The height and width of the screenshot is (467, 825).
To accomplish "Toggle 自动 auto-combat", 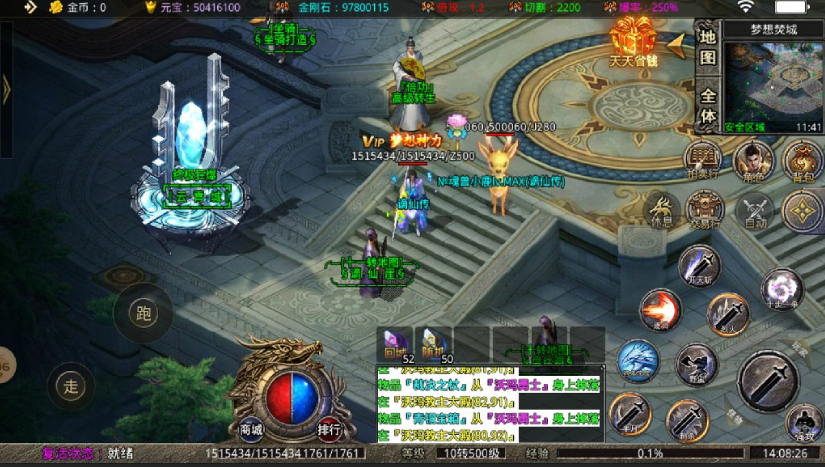I will (x=755, y=211).
